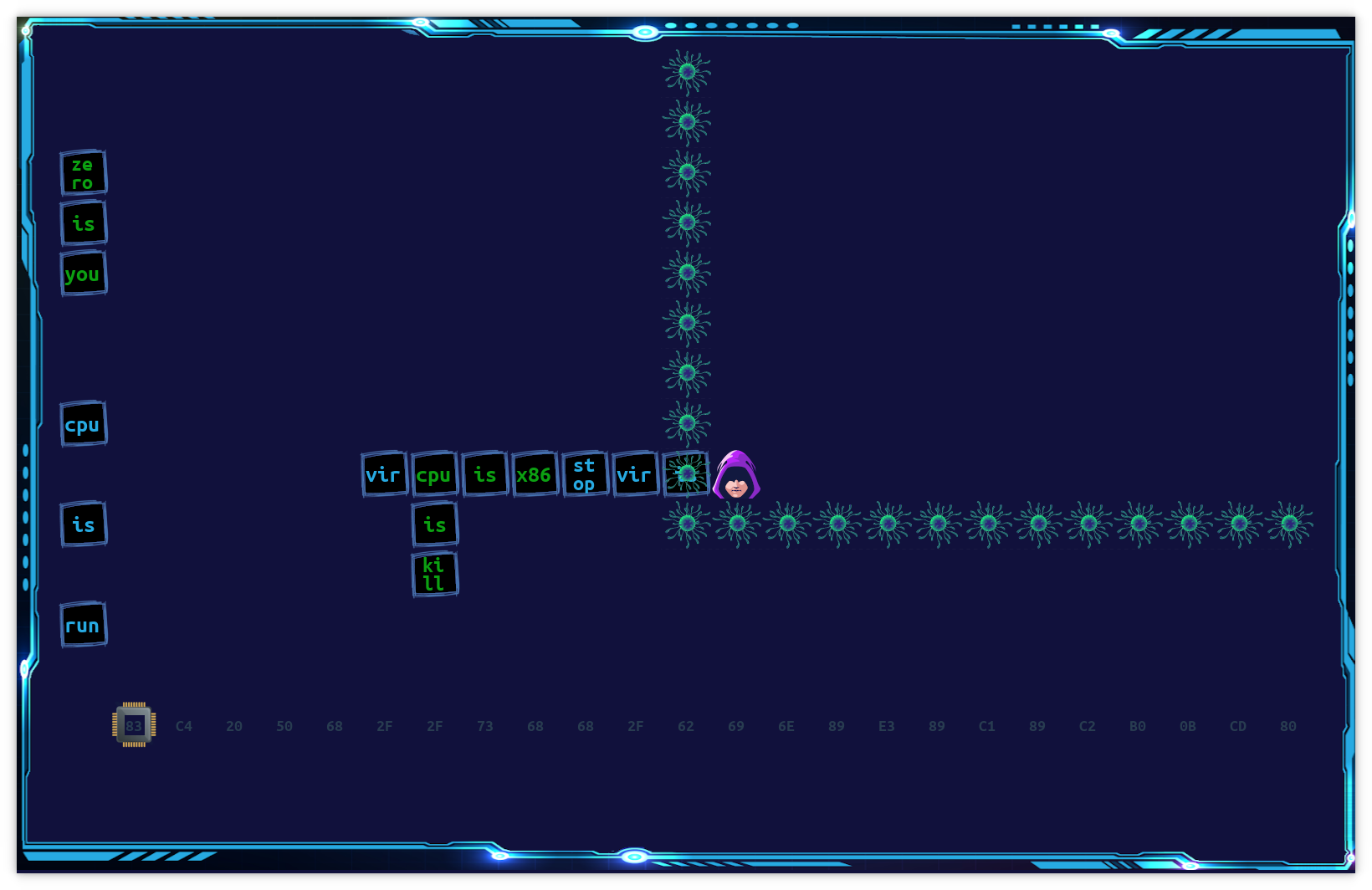The image size is (1372, 890).
Task: Select the first 'vir' tile in the chain
Action: (x=384, y=474)
